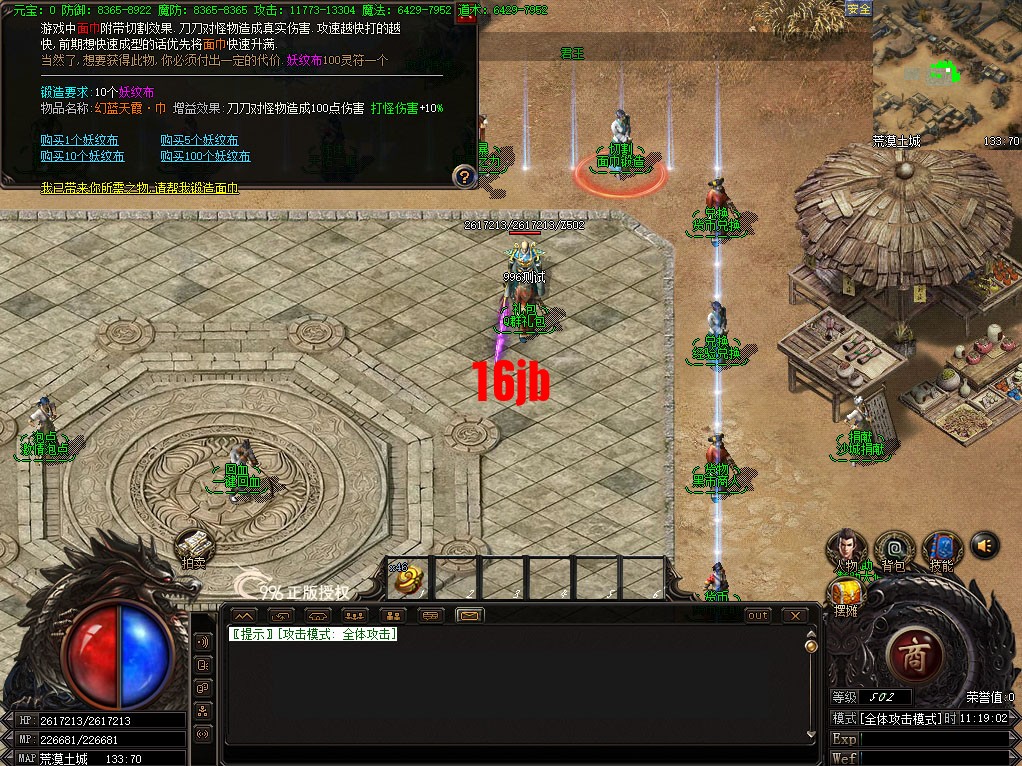
Task: Click the minimap in the corner
Action: pos(945,73)
